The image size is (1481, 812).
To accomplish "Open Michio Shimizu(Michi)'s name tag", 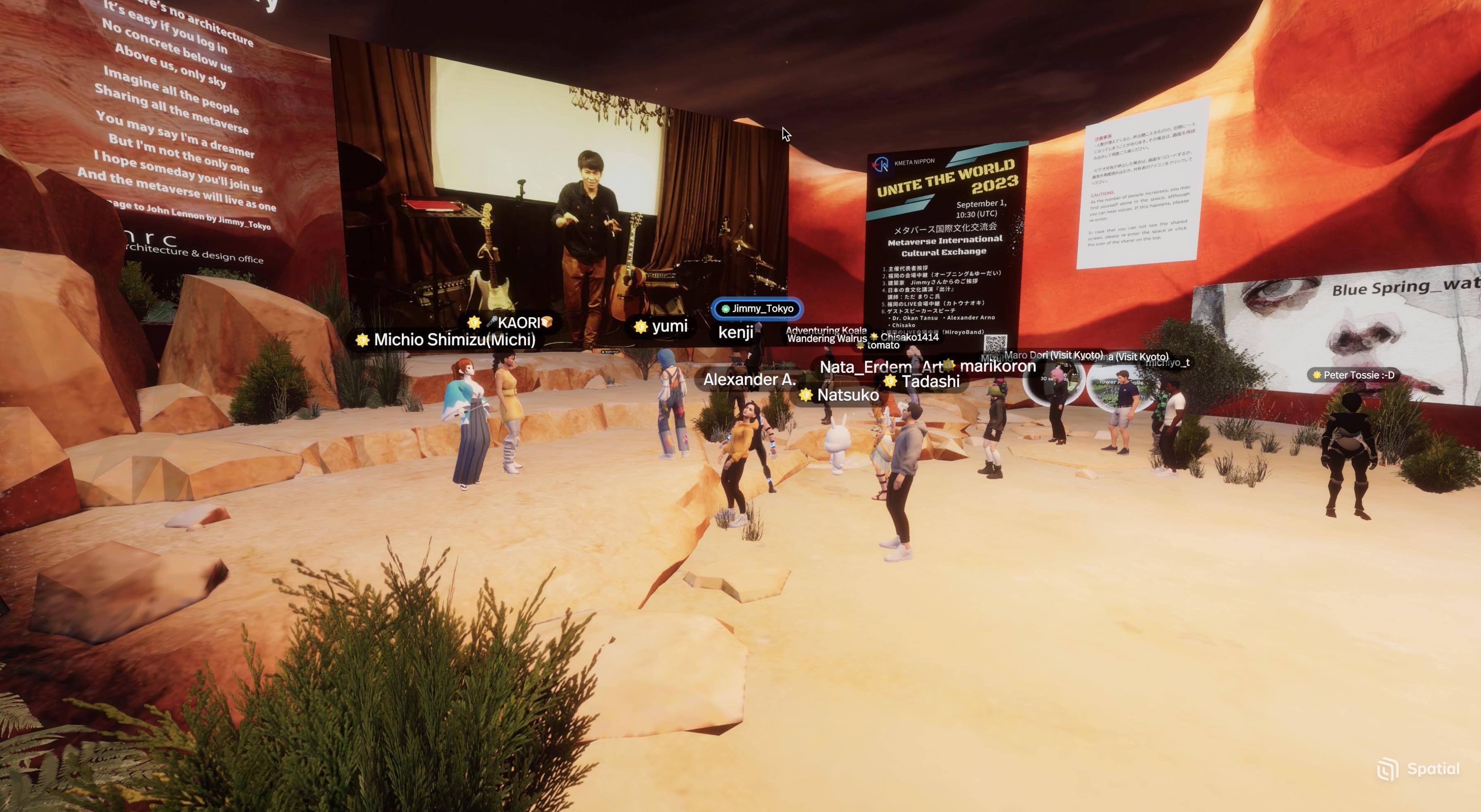I will pos(446,340).
